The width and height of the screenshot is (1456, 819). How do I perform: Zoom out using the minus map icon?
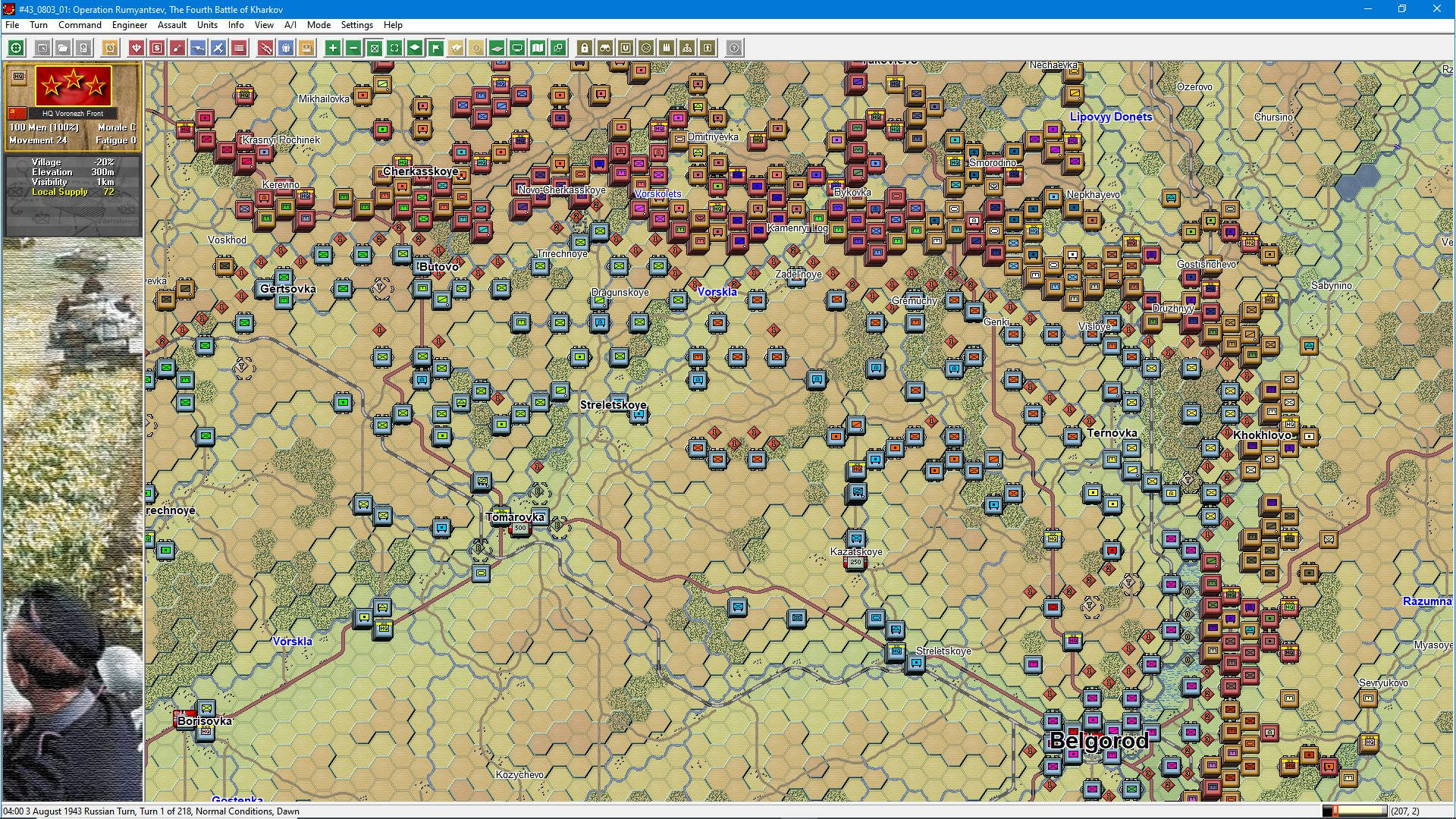[x=353, y=48]
